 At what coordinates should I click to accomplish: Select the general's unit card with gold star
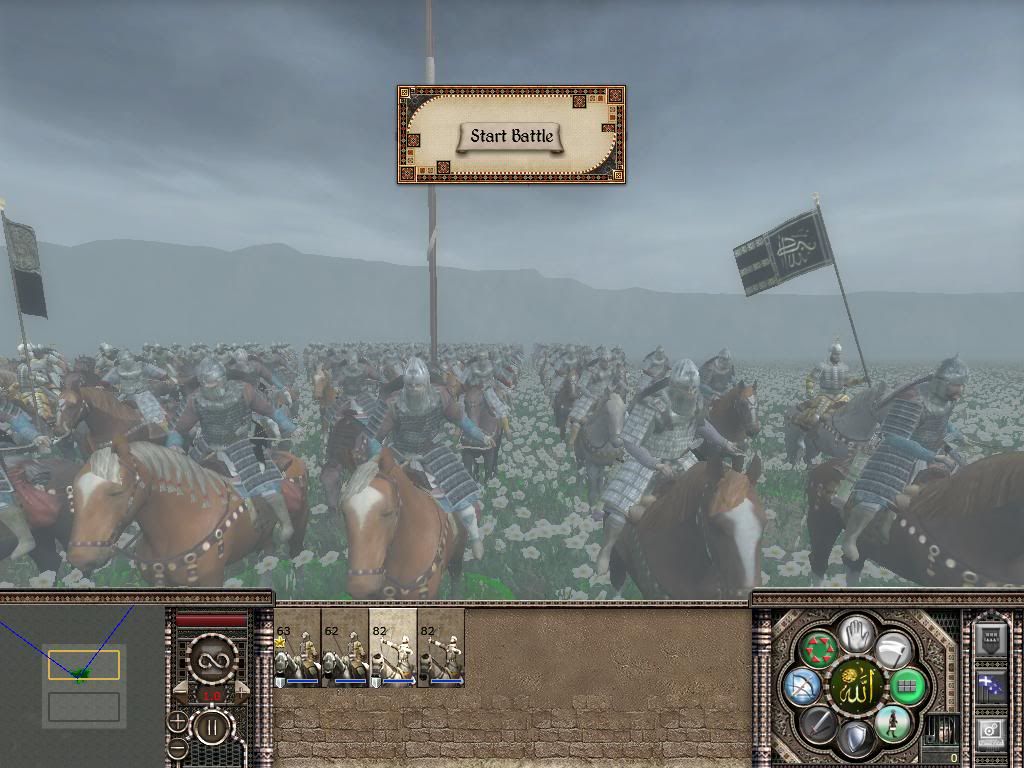click(297, 648)
